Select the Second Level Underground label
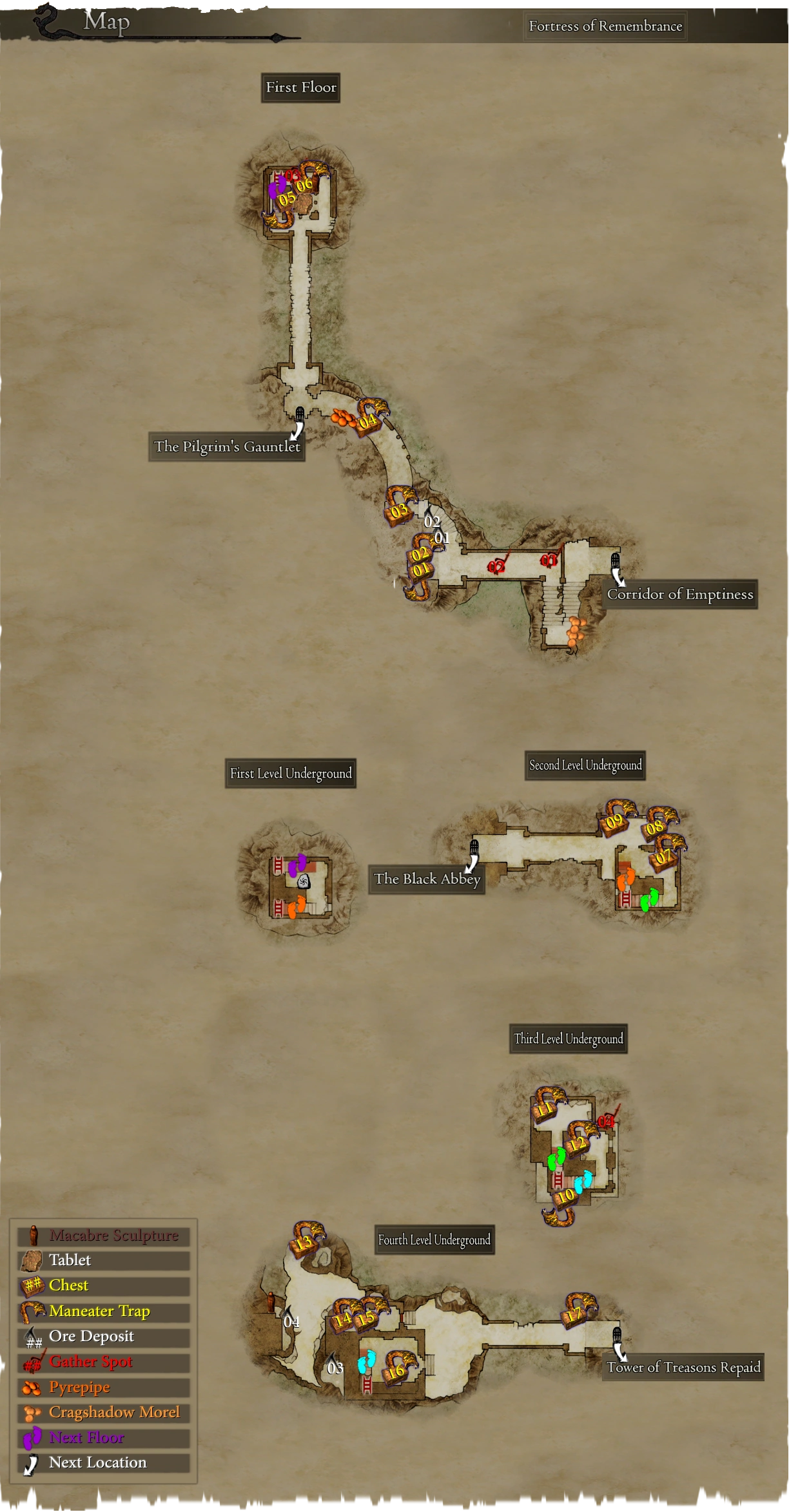 [x=585, y=765]
